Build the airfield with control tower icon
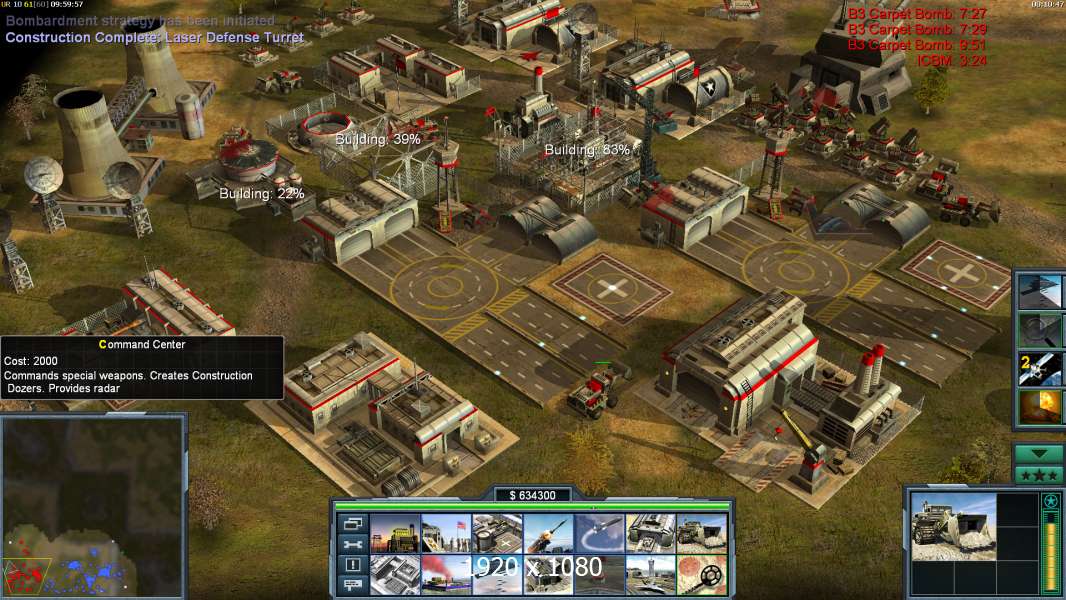The height and width of the screenshot is (600, 1066). [650, 575]
